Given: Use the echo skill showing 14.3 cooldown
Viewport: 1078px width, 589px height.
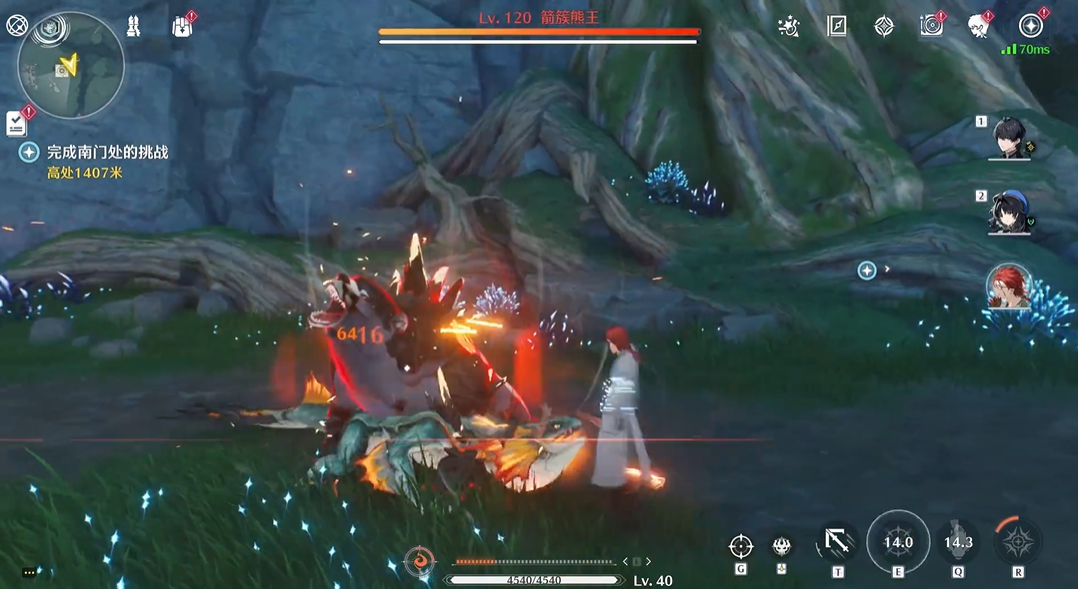Looking at the screenshot, I should point(958,543).
